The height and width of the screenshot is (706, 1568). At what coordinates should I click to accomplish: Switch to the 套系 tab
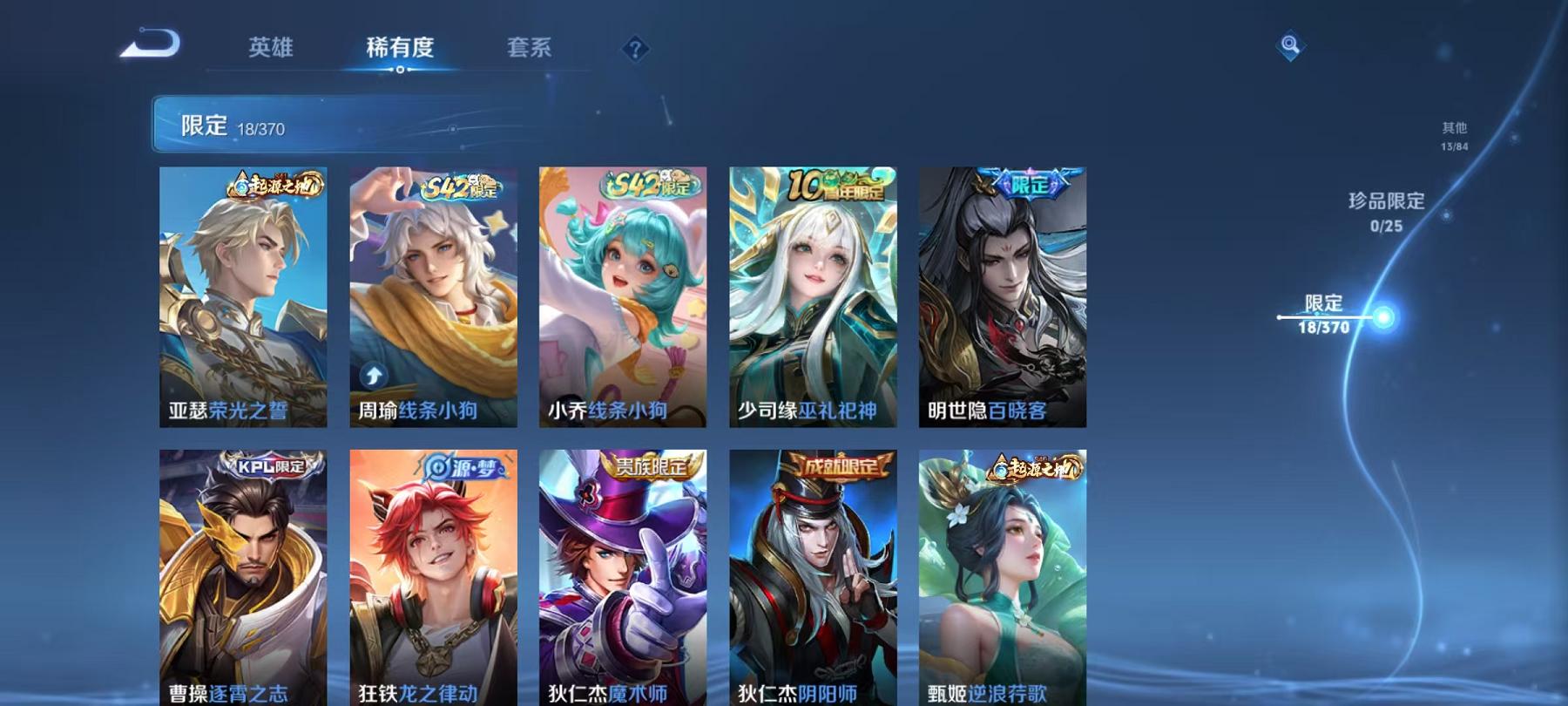(530, 50)
